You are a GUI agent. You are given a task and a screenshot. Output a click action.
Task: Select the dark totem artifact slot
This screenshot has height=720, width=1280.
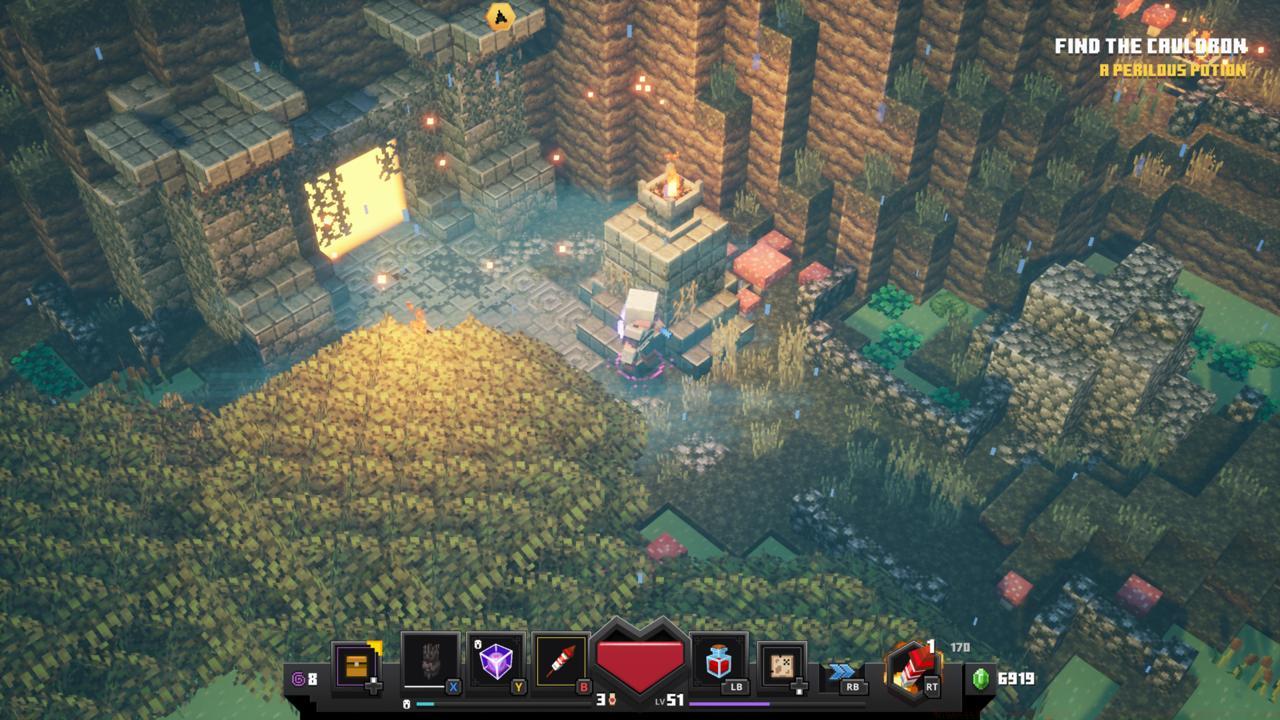tap(430, 662)
